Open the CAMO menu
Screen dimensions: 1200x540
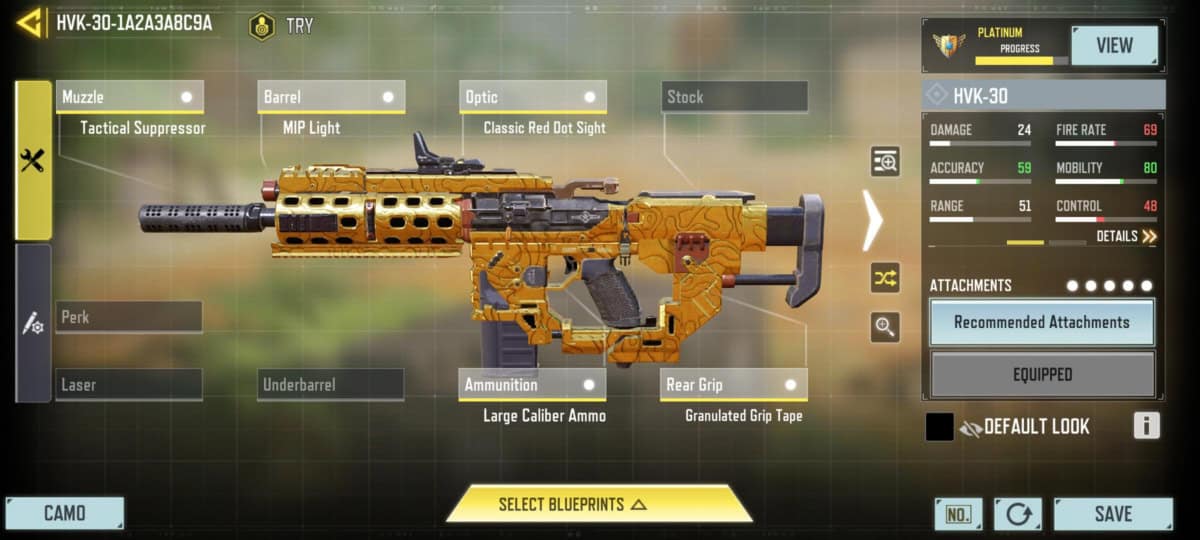[x=64, y=513]
